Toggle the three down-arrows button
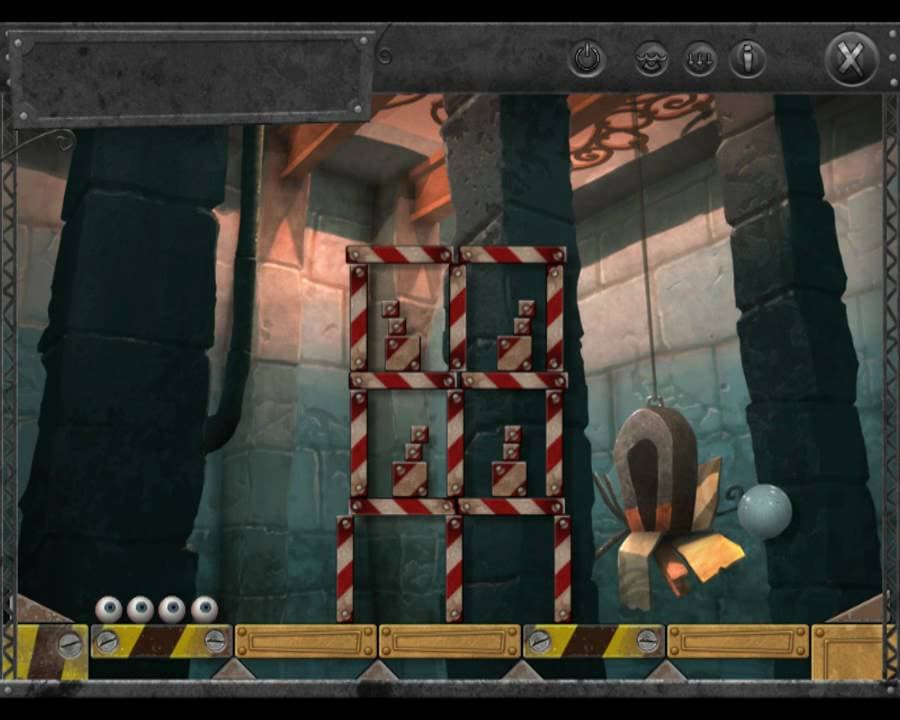The image size is (900, 720). (700, 59)
